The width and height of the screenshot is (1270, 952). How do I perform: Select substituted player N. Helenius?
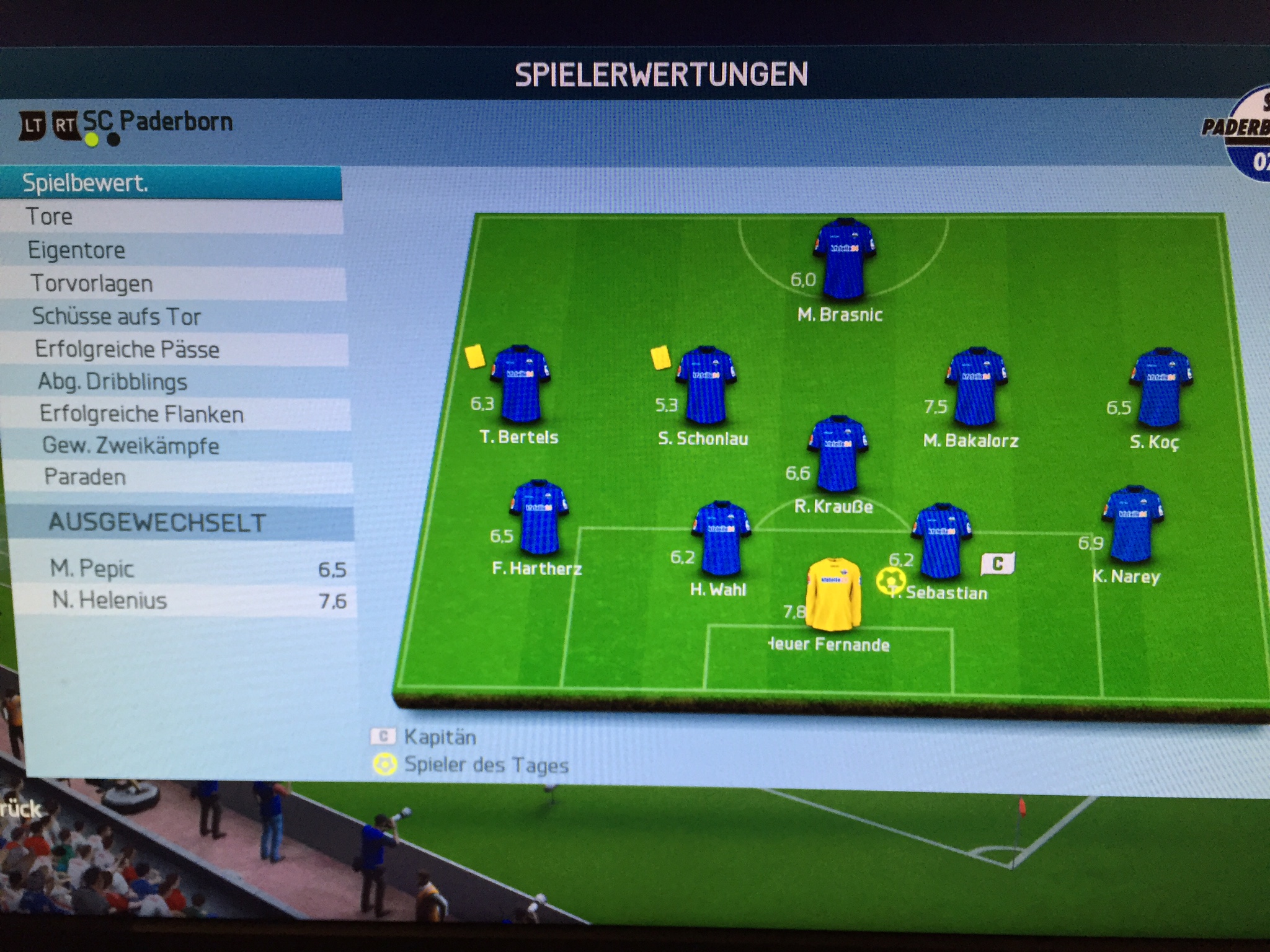point(186,601)
